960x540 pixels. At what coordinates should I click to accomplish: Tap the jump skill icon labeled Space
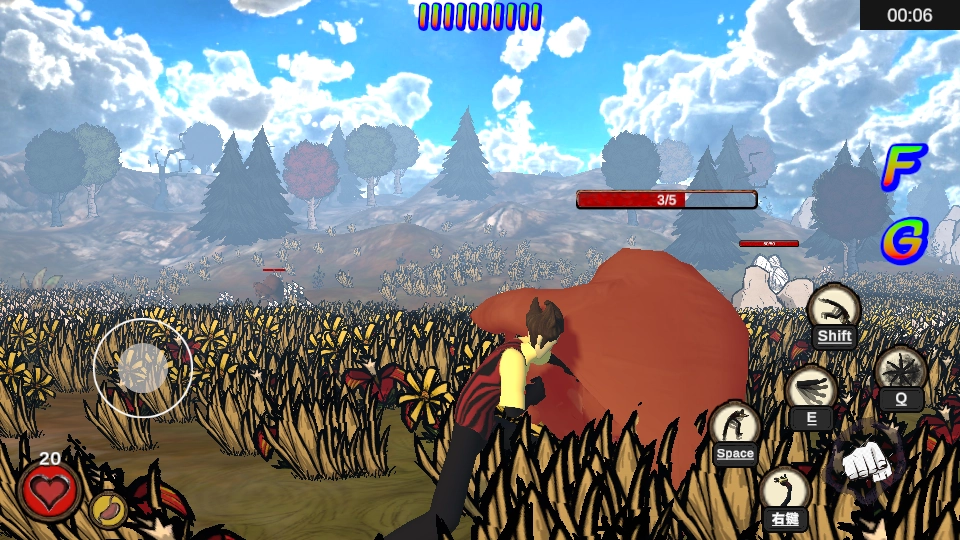point(735,429)
